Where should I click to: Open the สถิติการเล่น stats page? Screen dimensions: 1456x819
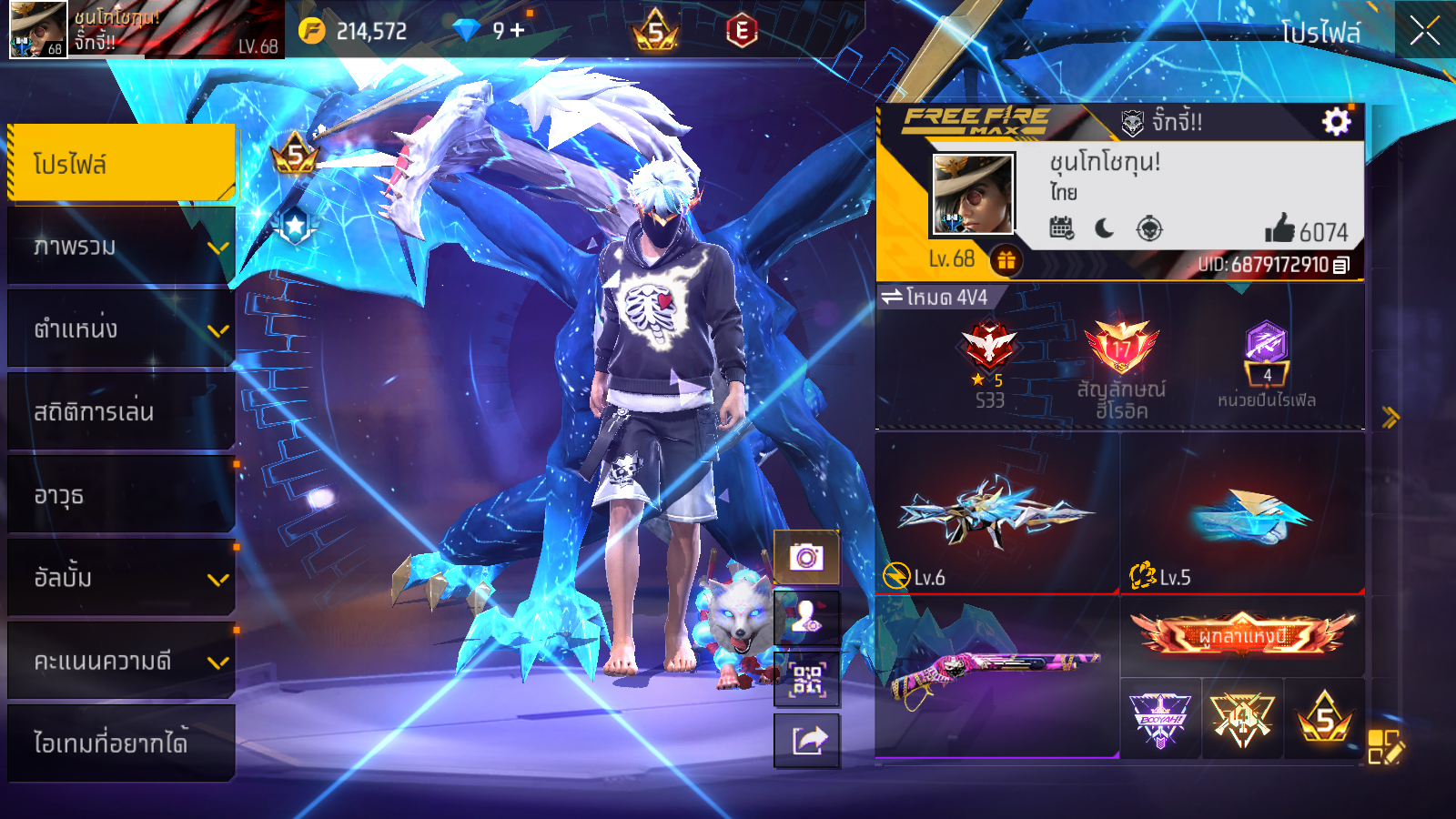pyautogui.click(x=121, y=412)
